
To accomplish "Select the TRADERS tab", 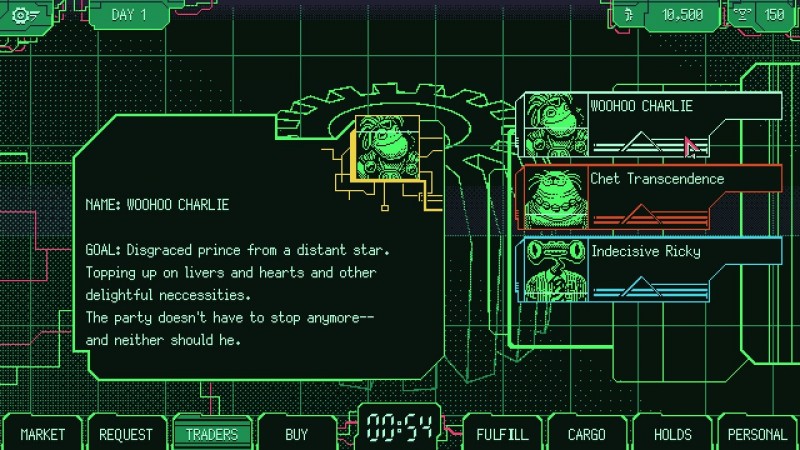I will tap(212, 434).
